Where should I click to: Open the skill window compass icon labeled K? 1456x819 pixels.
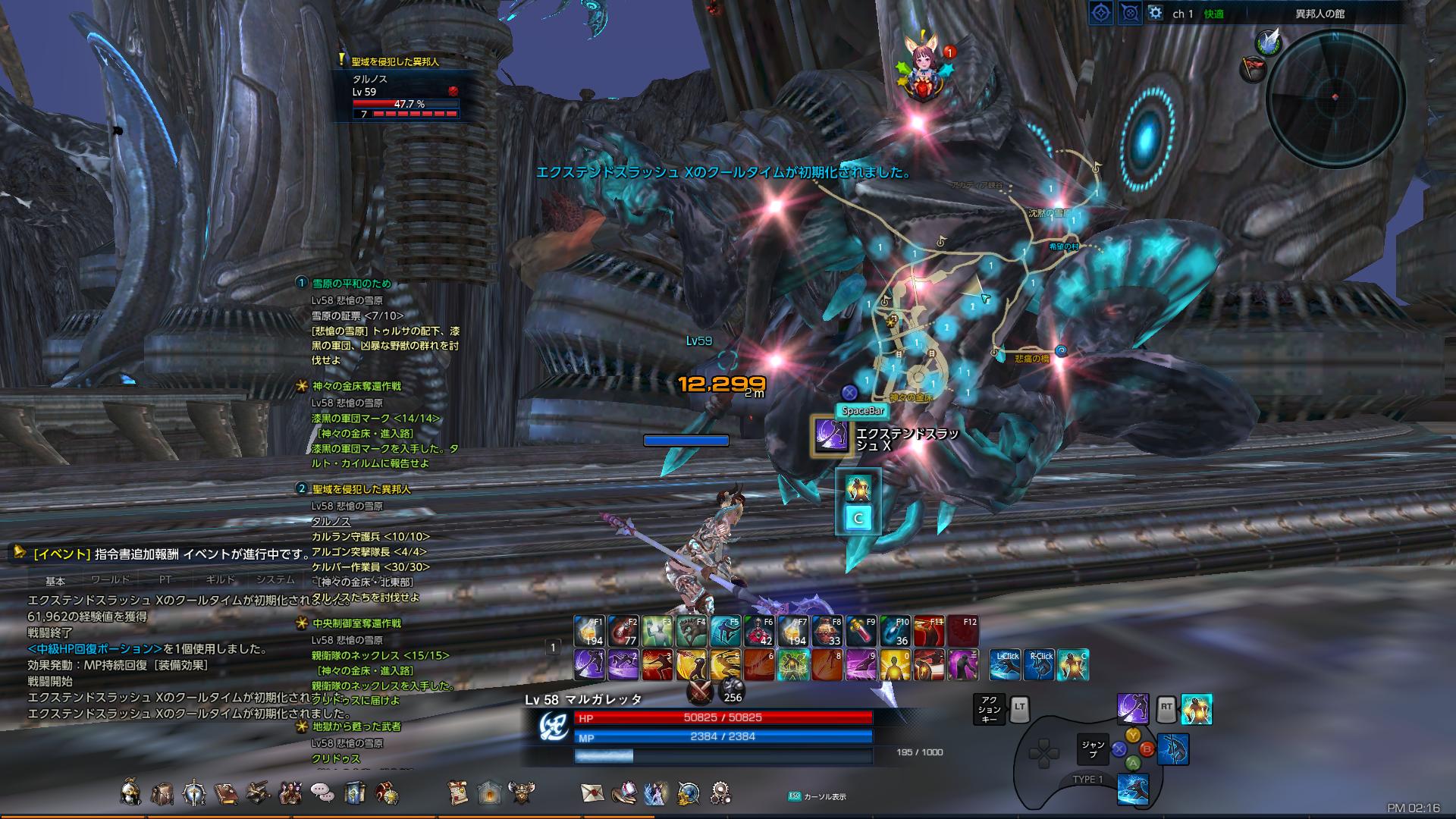pyautogui.click(x=194, y=791)
